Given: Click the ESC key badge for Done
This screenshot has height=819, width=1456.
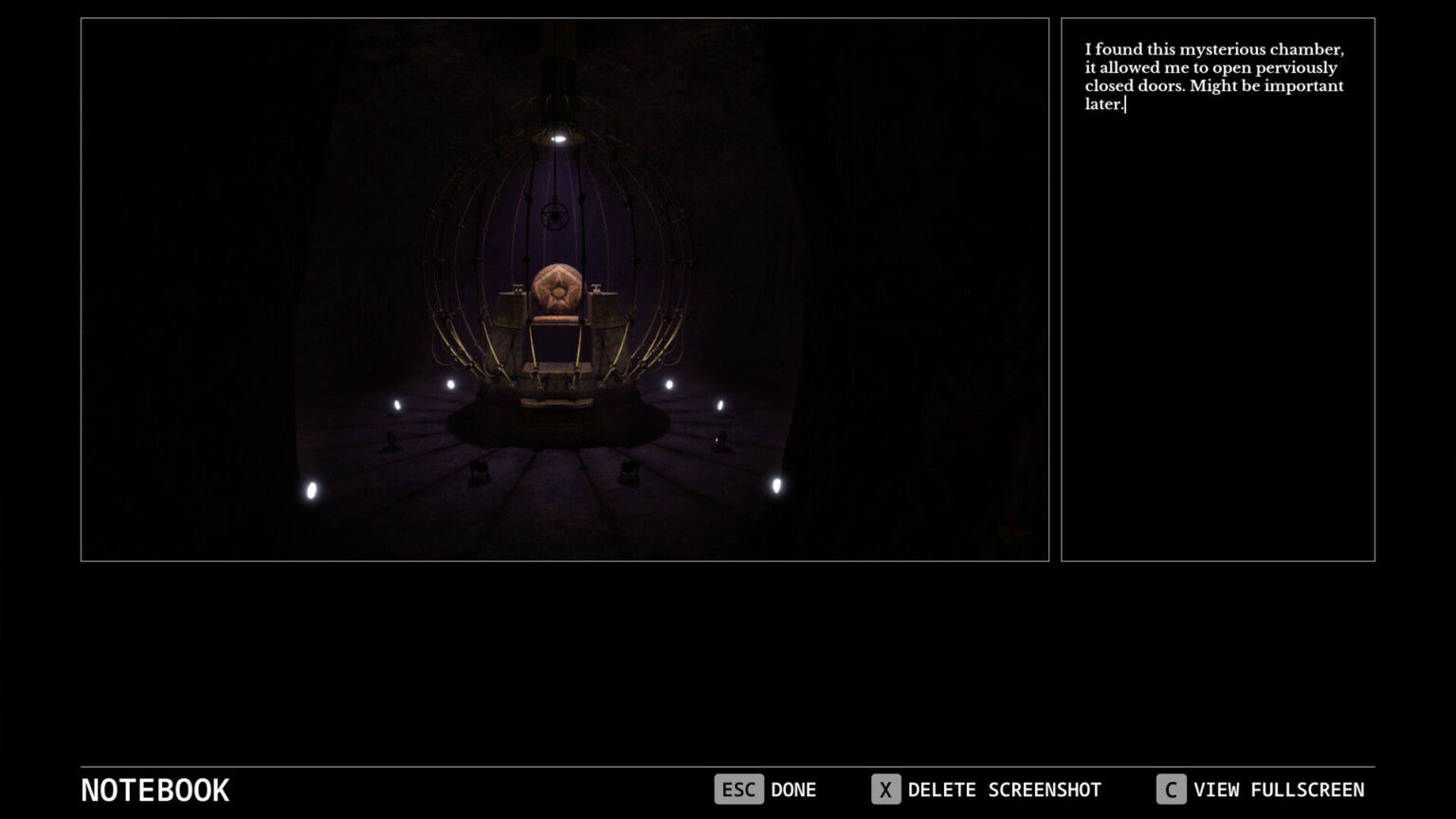Looking at the screenshot, I should [x=737, y=789].
